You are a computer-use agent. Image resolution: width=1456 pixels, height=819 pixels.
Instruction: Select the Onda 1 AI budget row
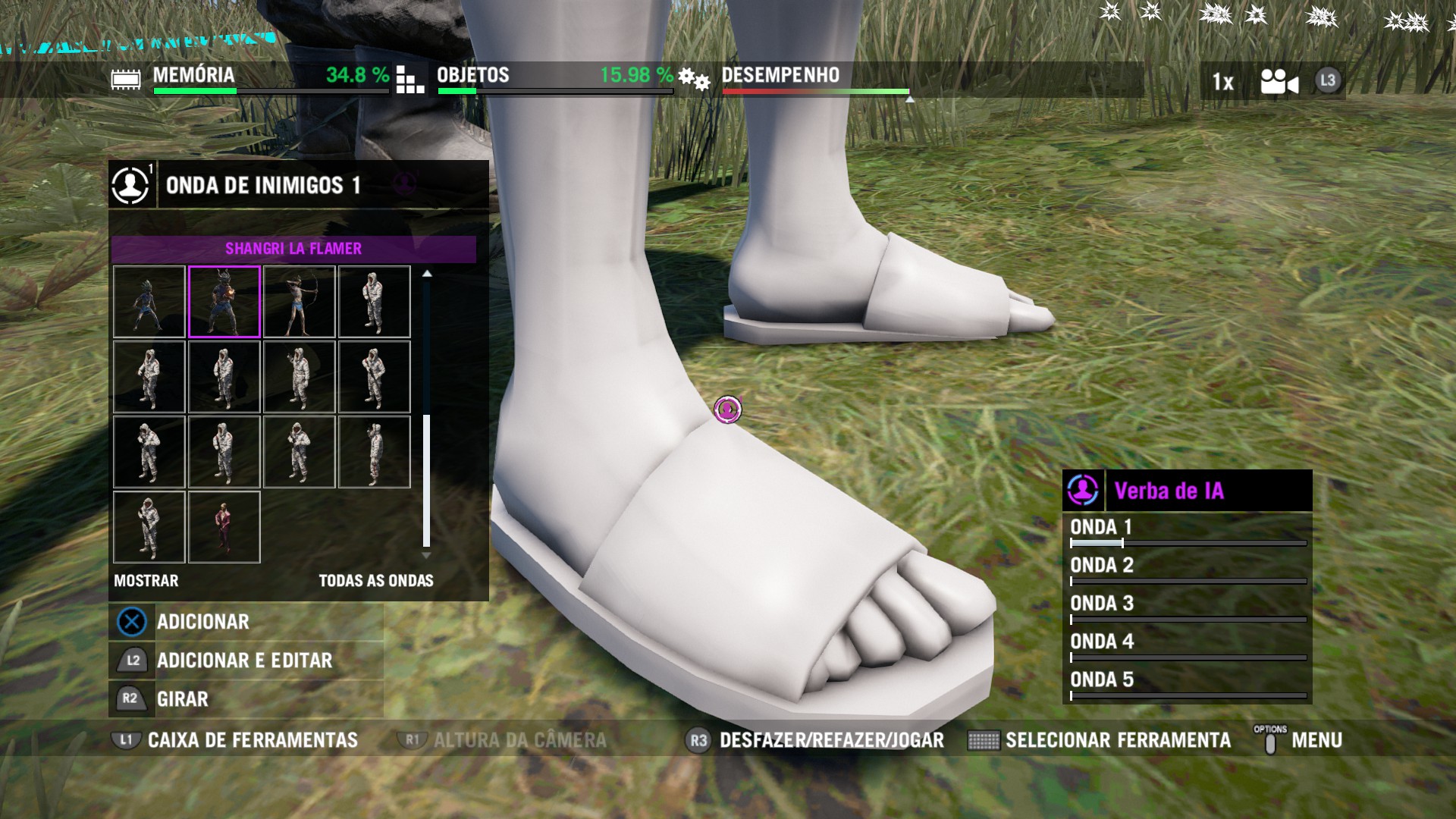[1187, 532]
